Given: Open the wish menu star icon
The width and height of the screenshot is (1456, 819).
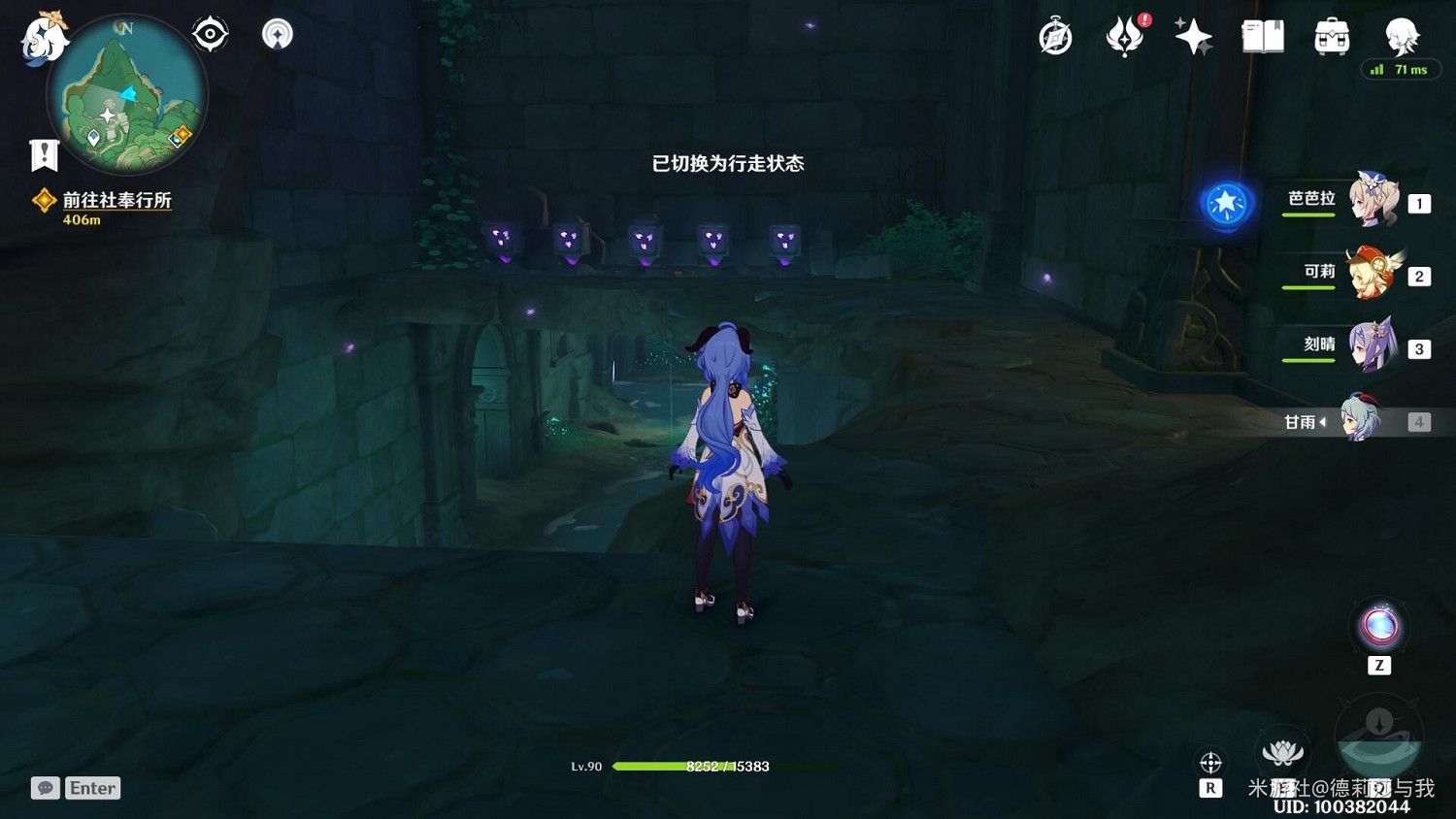Looking at the screenshot, I should point(1193,35).
